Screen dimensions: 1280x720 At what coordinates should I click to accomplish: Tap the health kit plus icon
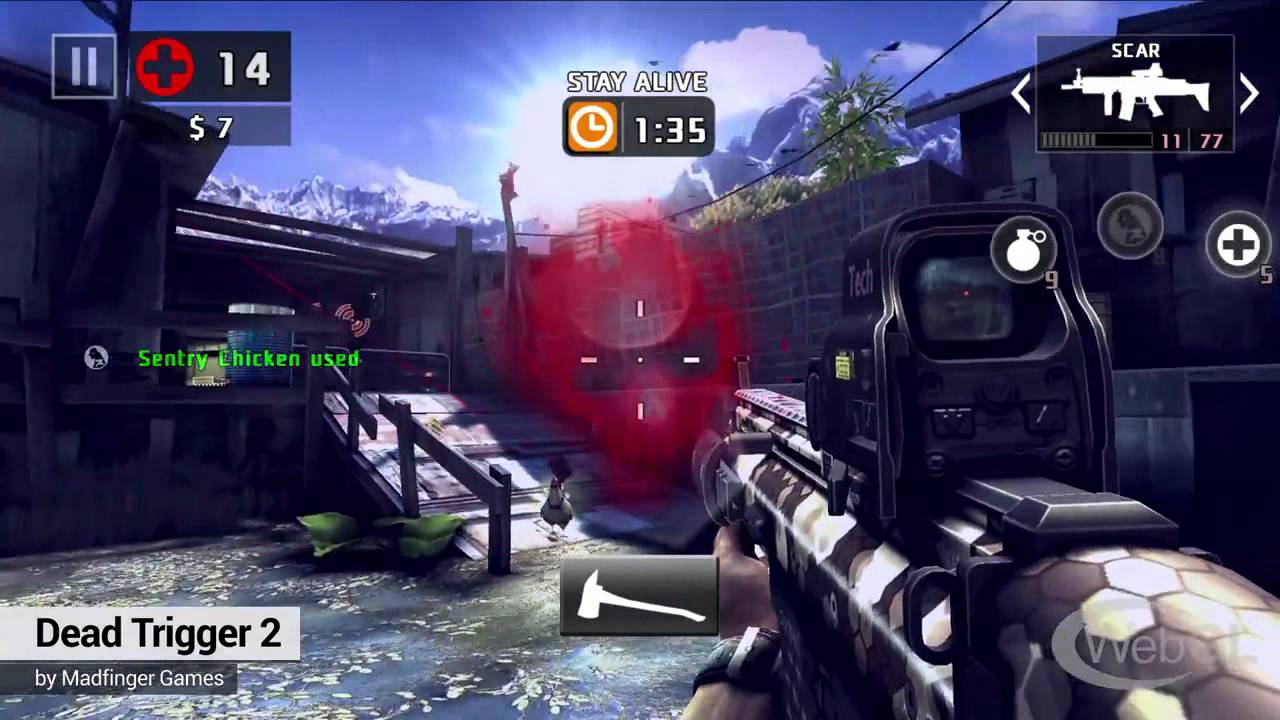point(1240,244)
